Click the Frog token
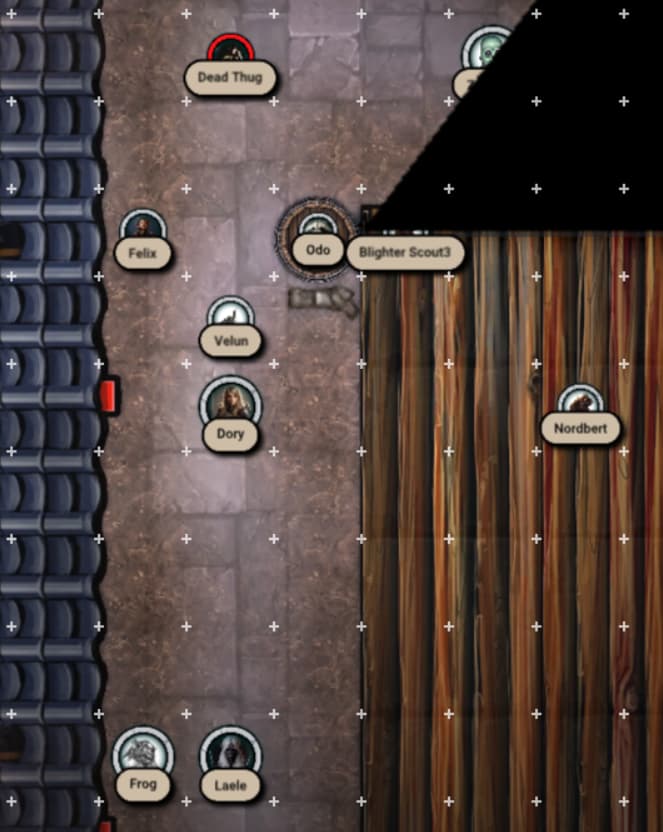The width and height of the screenshot is (663, 832). (x=143, y=757)
